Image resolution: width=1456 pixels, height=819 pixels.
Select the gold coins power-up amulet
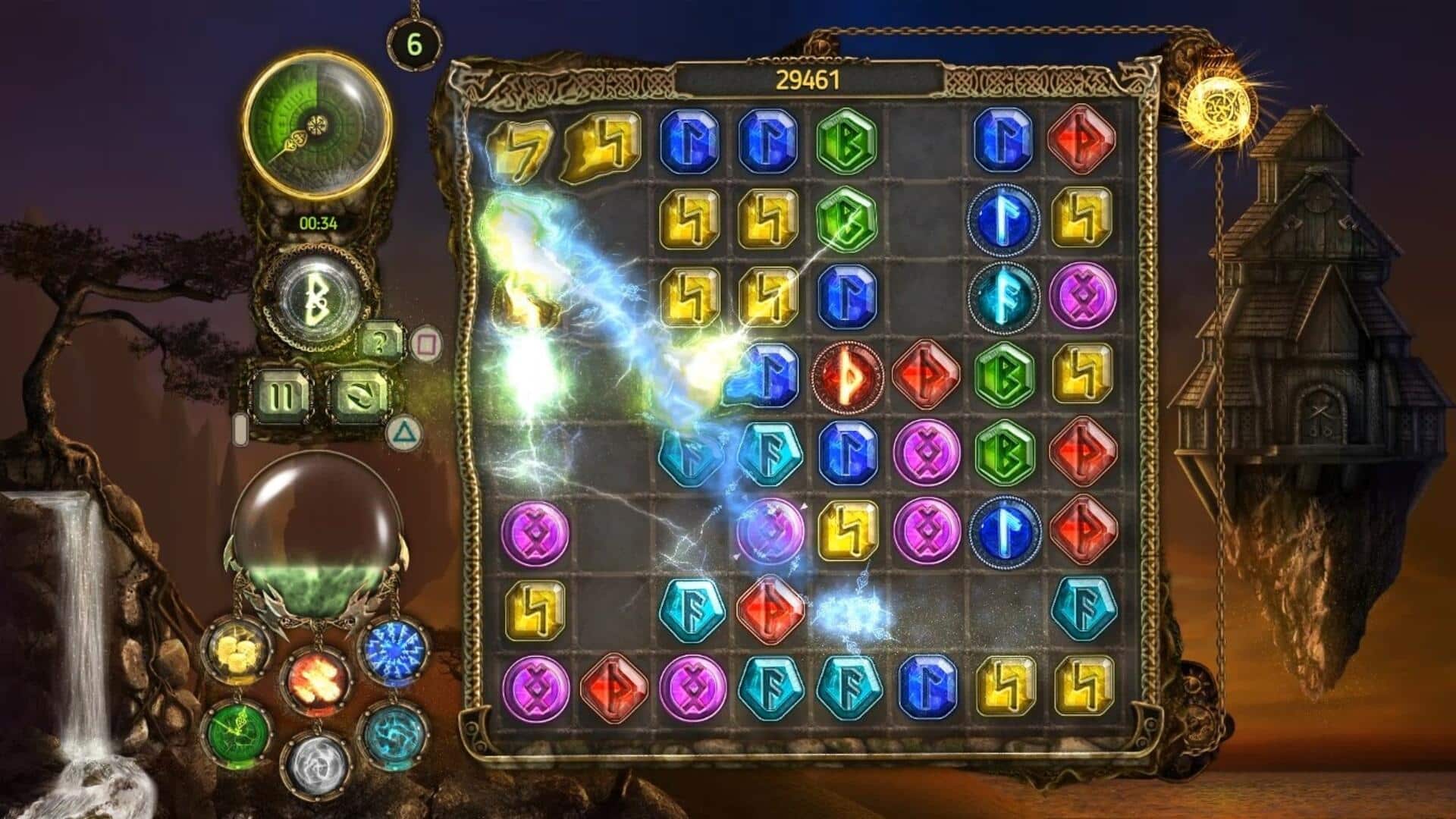[239, 648]
